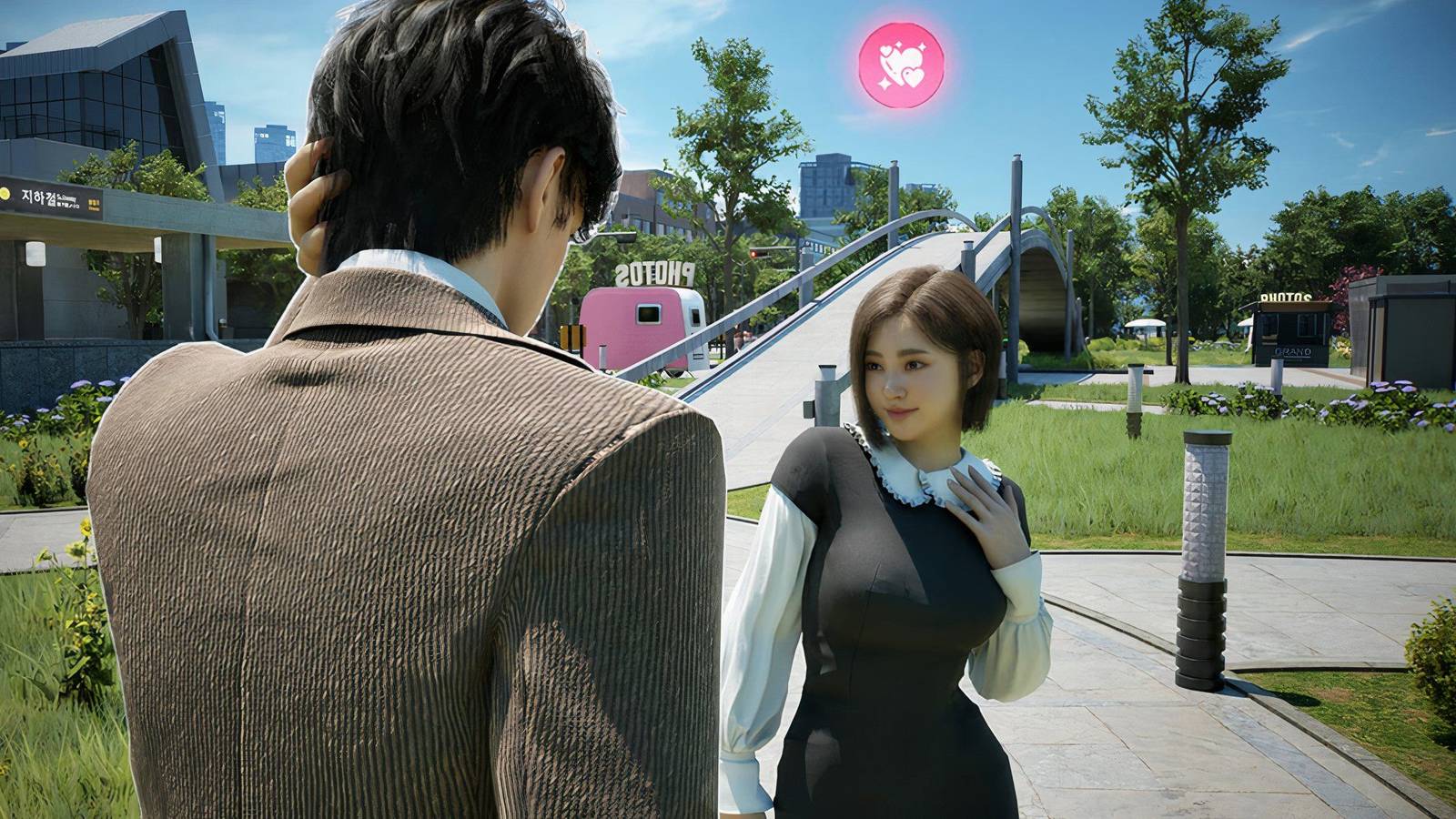This screenshot has height=819, width=1456.
Task: Select the sparkle next to the large heart
Action: tap(924, 47)
